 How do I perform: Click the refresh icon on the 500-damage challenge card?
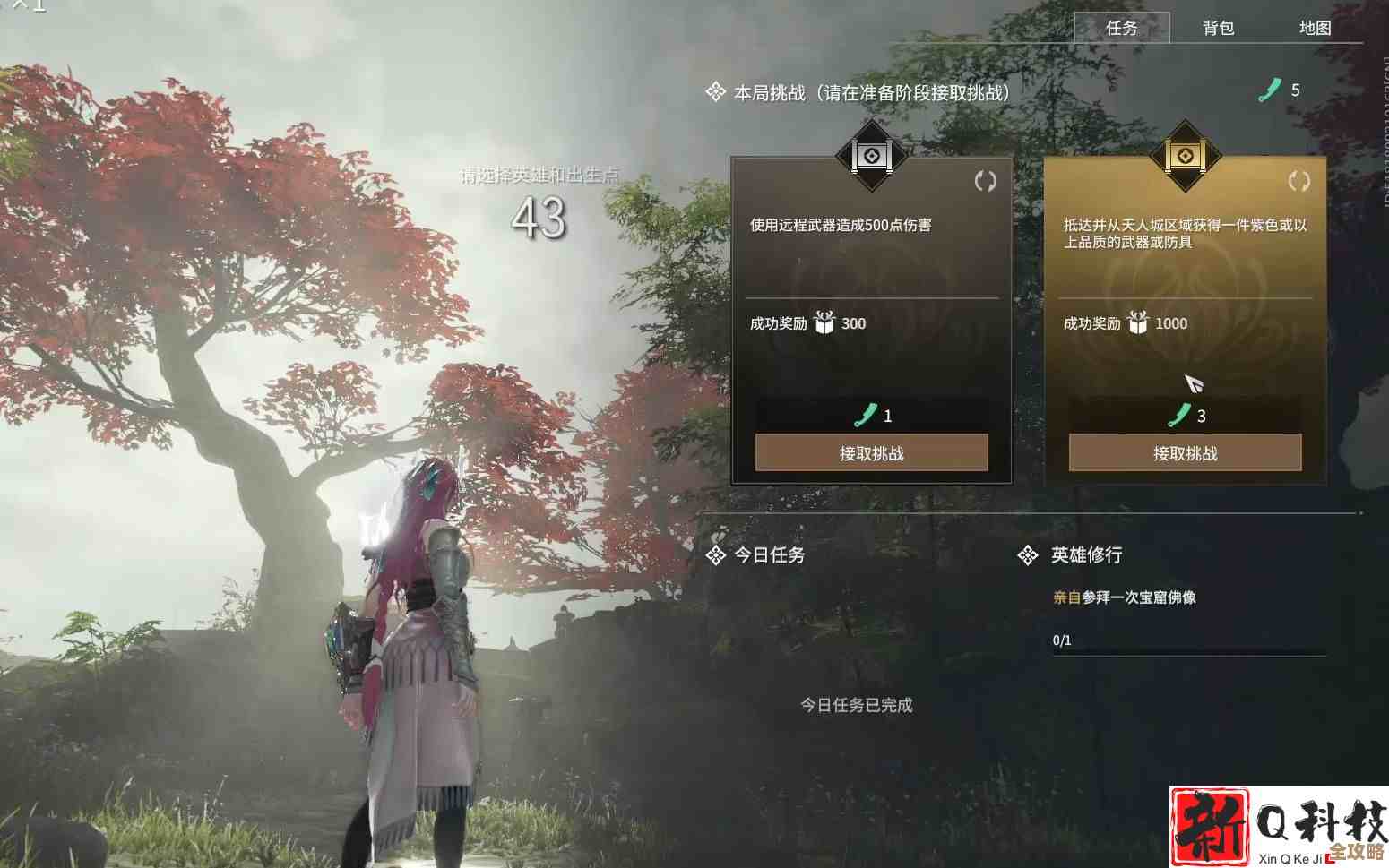click(x=986, y=180)
